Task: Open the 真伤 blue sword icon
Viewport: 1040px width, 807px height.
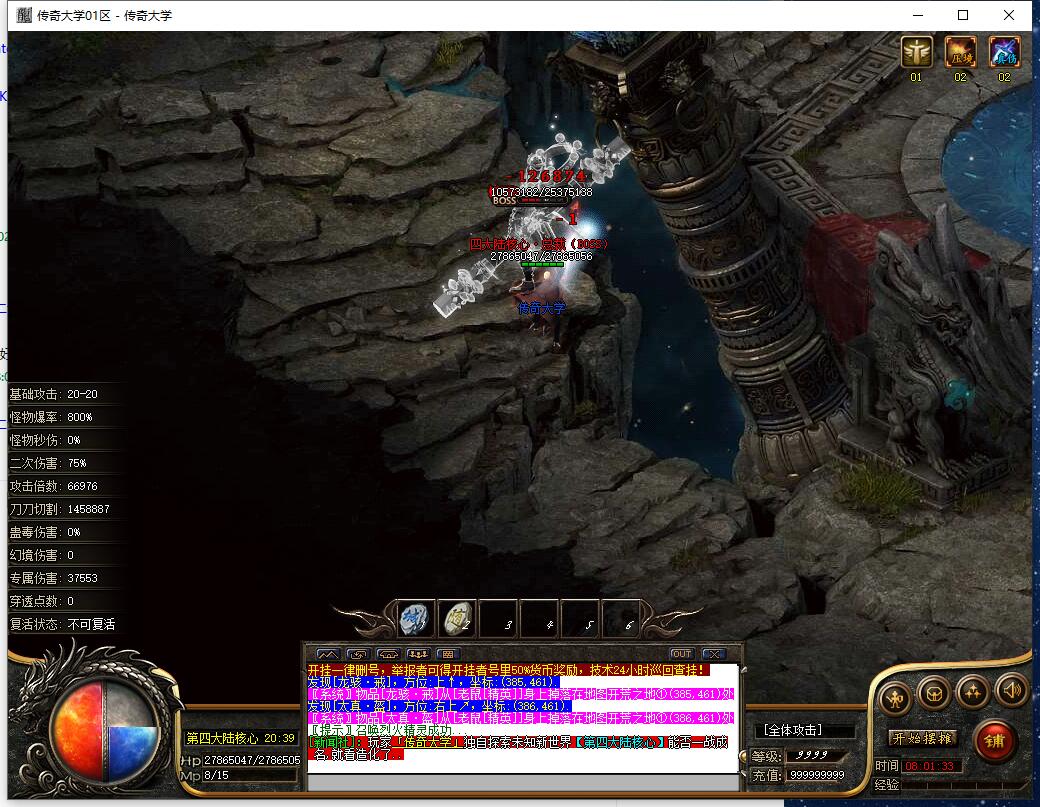Action: [x=1004, y=52]
